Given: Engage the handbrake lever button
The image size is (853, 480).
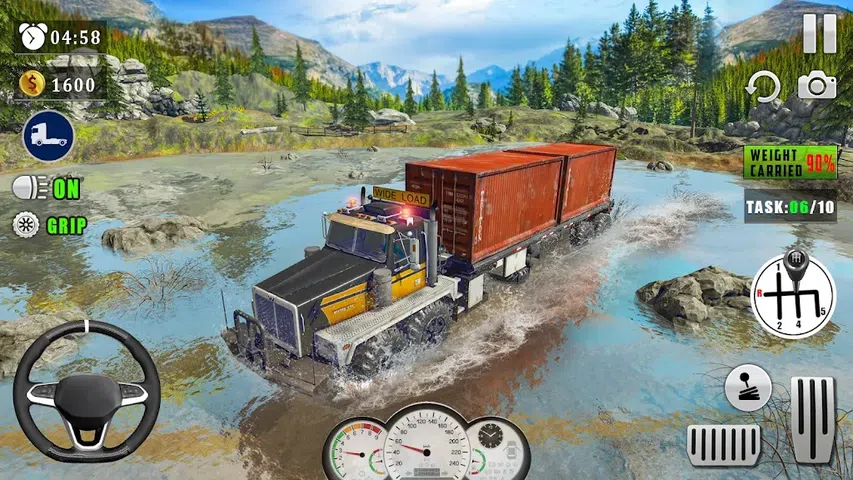Looking at the screenshot, I should click(x=748, y=387).
